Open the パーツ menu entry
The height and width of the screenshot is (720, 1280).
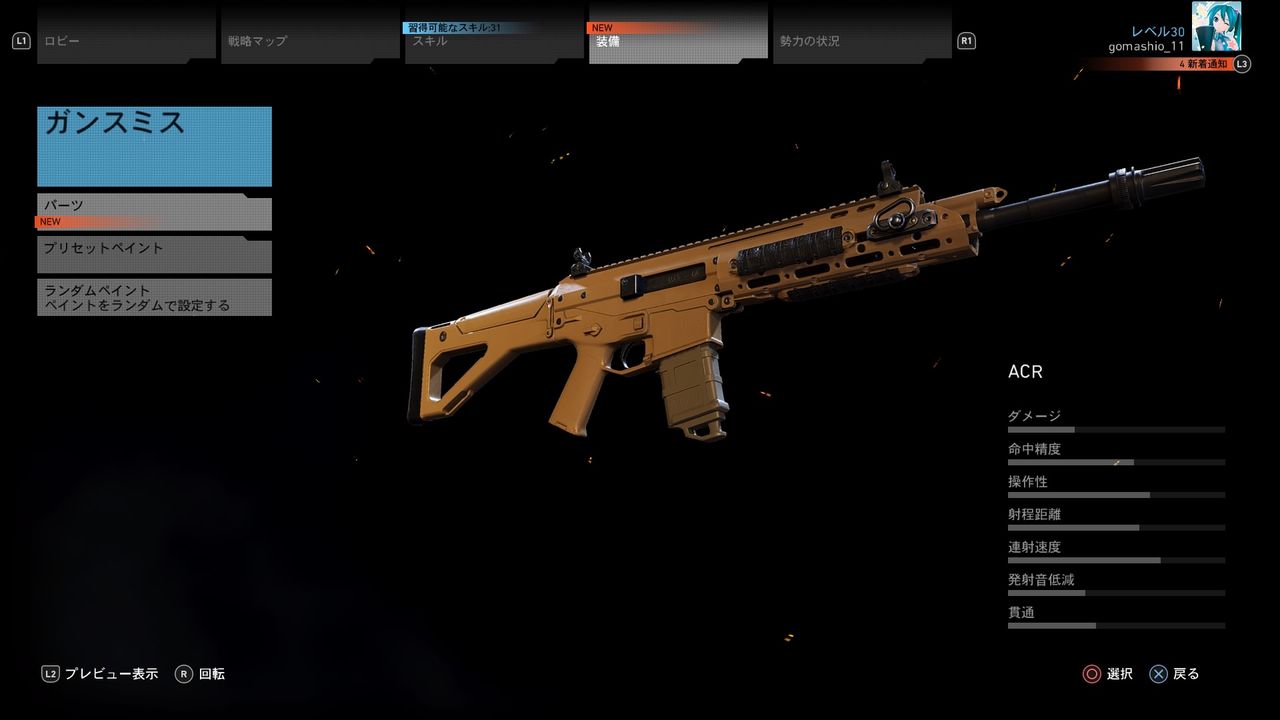point(154,211)
